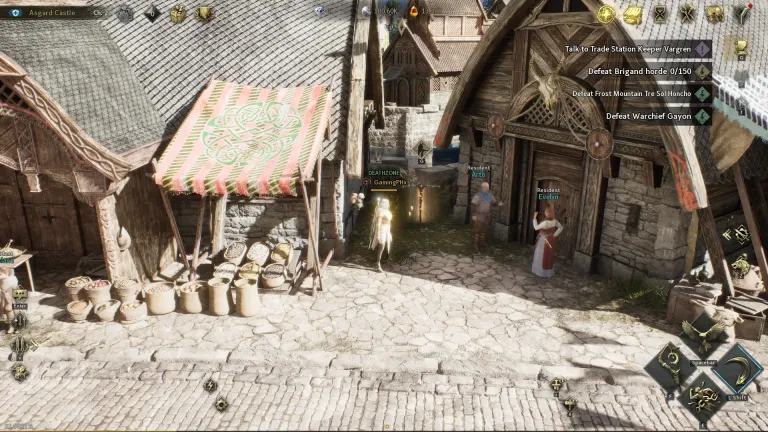Click the gold scroll icon below the horn
The height and width of the screenshot is (432, 768).
(740, 46)
